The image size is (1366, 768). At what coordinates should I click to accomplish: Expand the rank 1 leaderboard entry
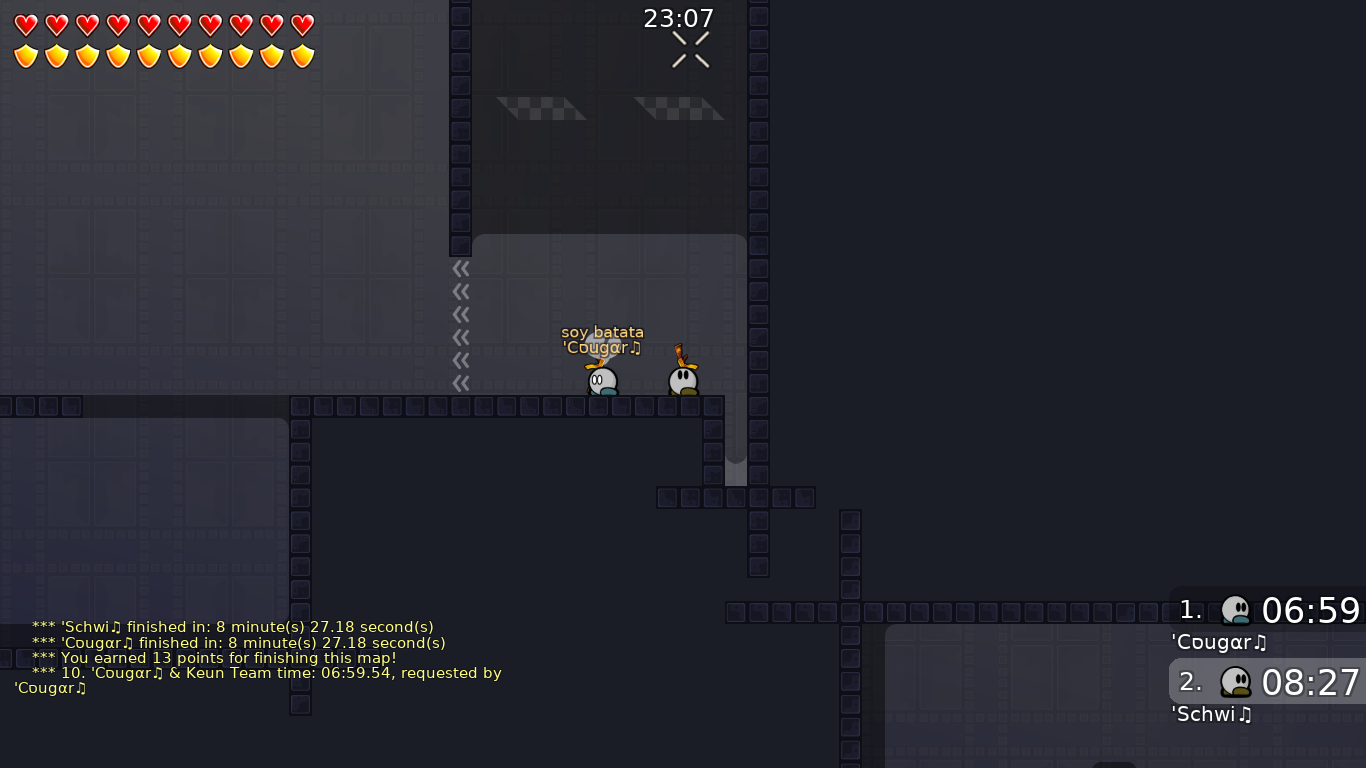pos(1265,610)
